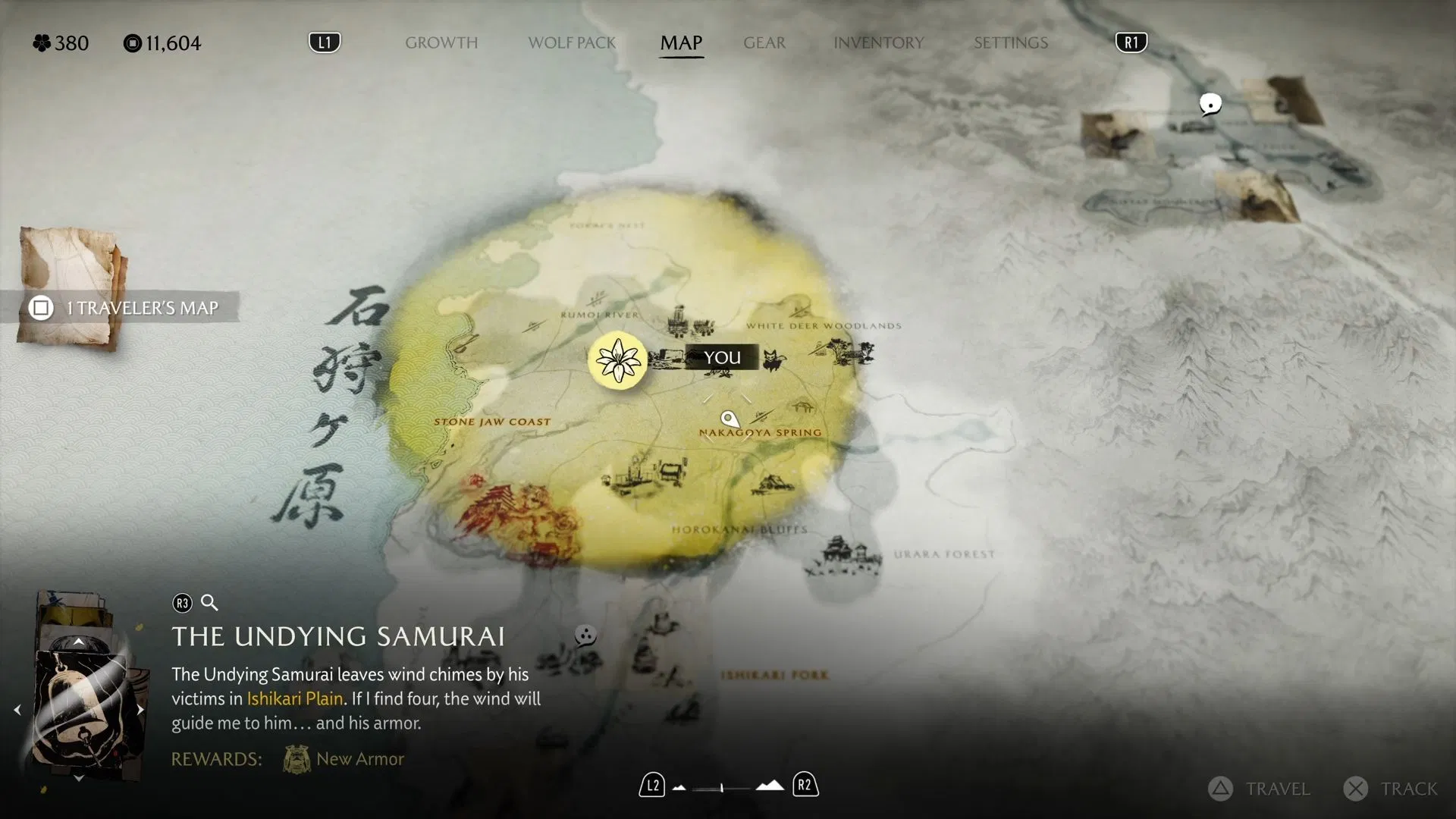Expand the quest list with the up arrow

[79, 641]
